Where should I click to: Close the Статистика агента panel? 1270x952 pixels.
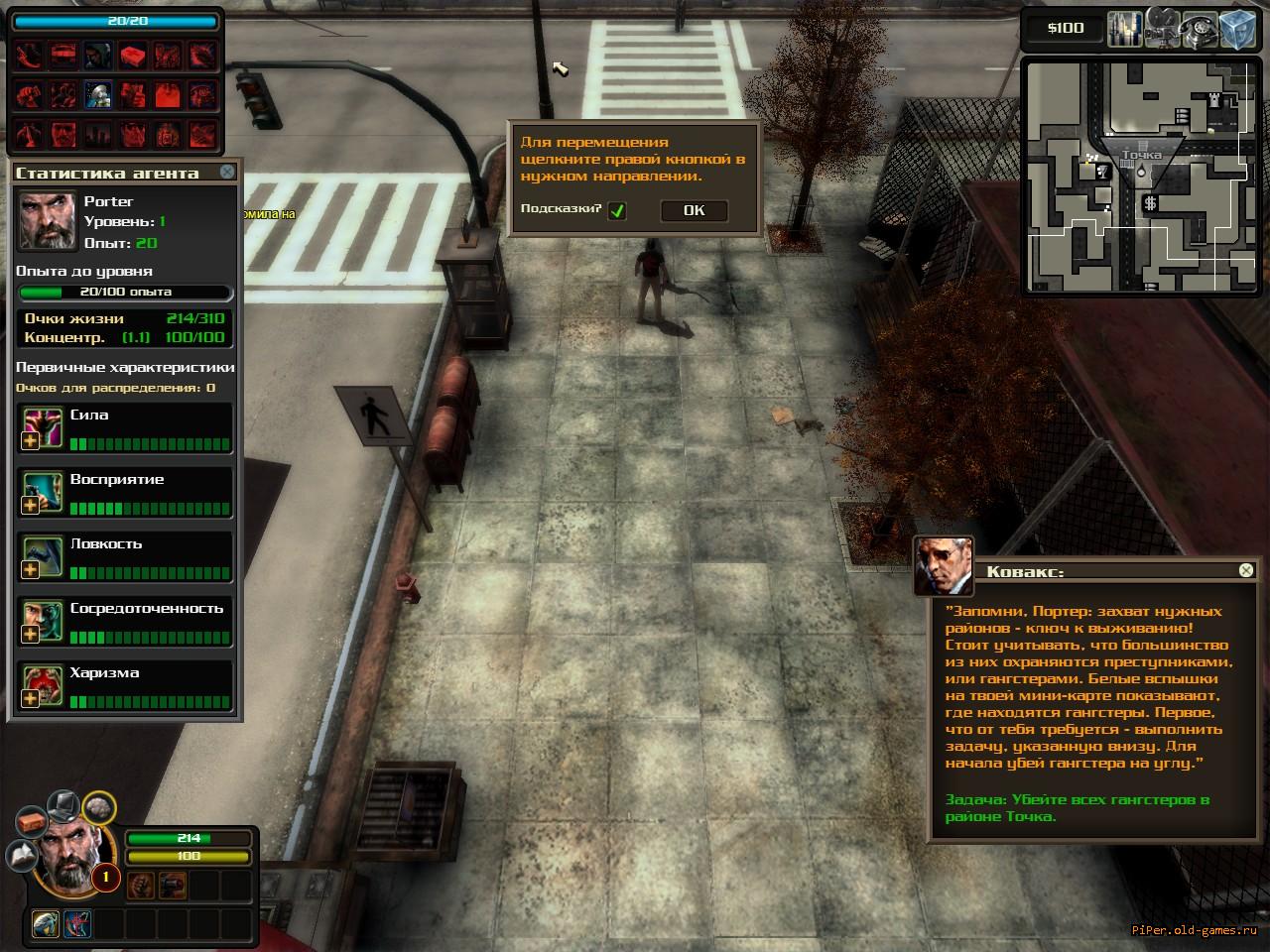tap(227, 172)
